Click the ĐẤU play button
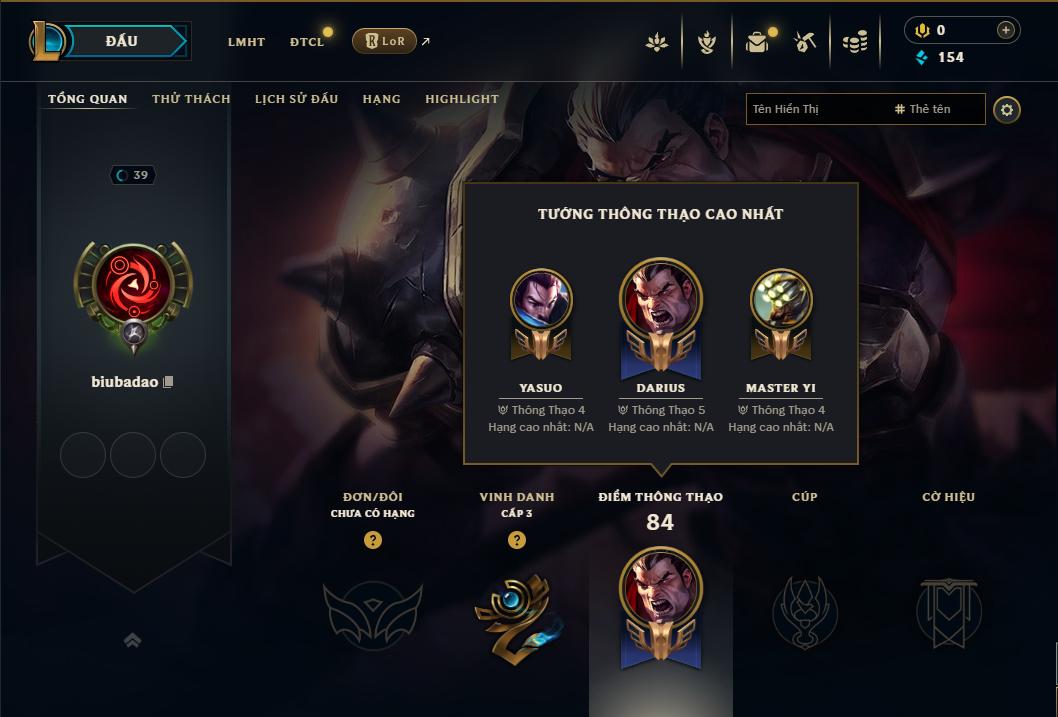 (122, 41)
